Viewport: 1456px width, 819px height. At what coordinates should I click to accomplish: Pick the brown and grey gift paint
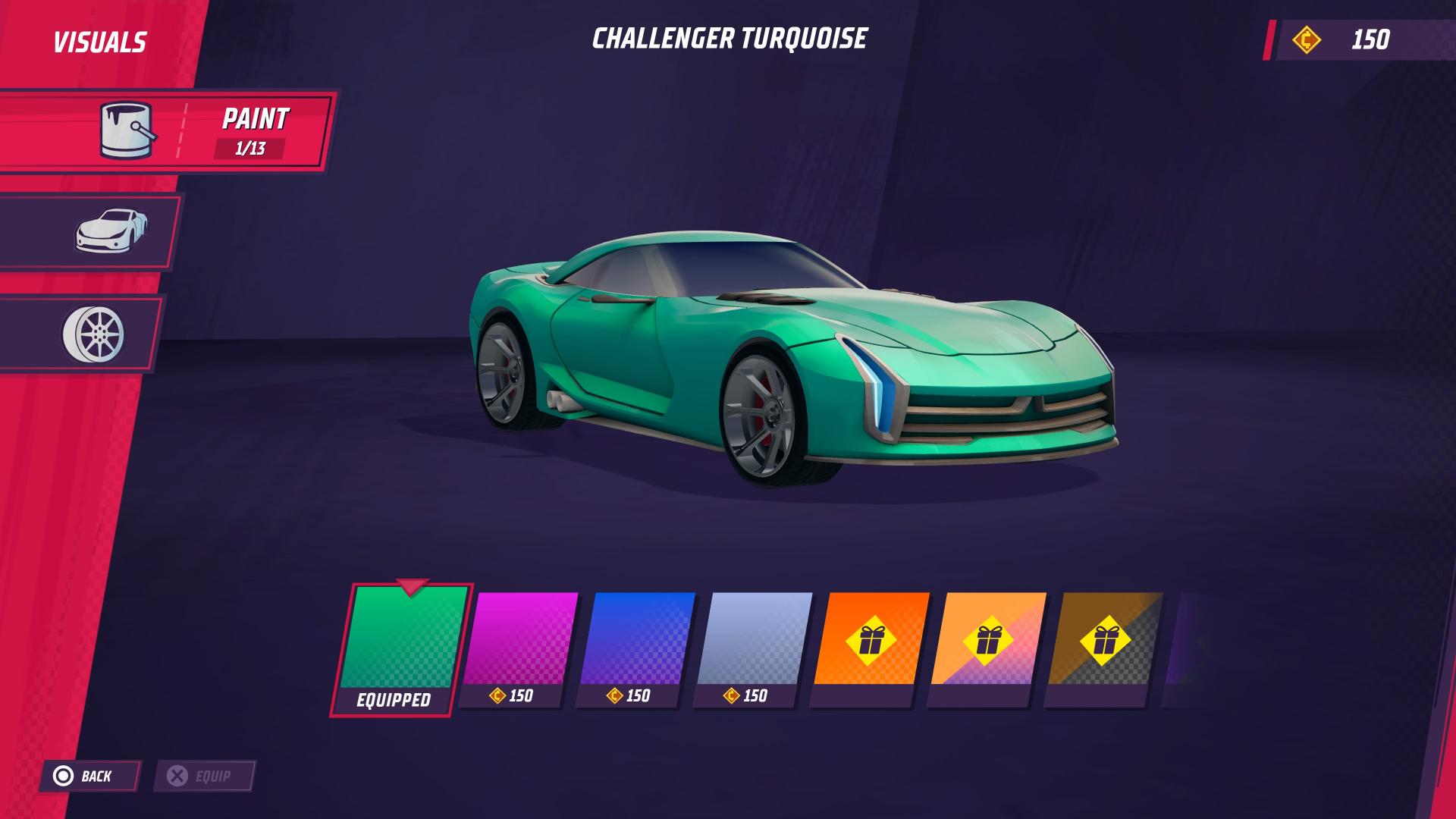[x=1104, y=641]
